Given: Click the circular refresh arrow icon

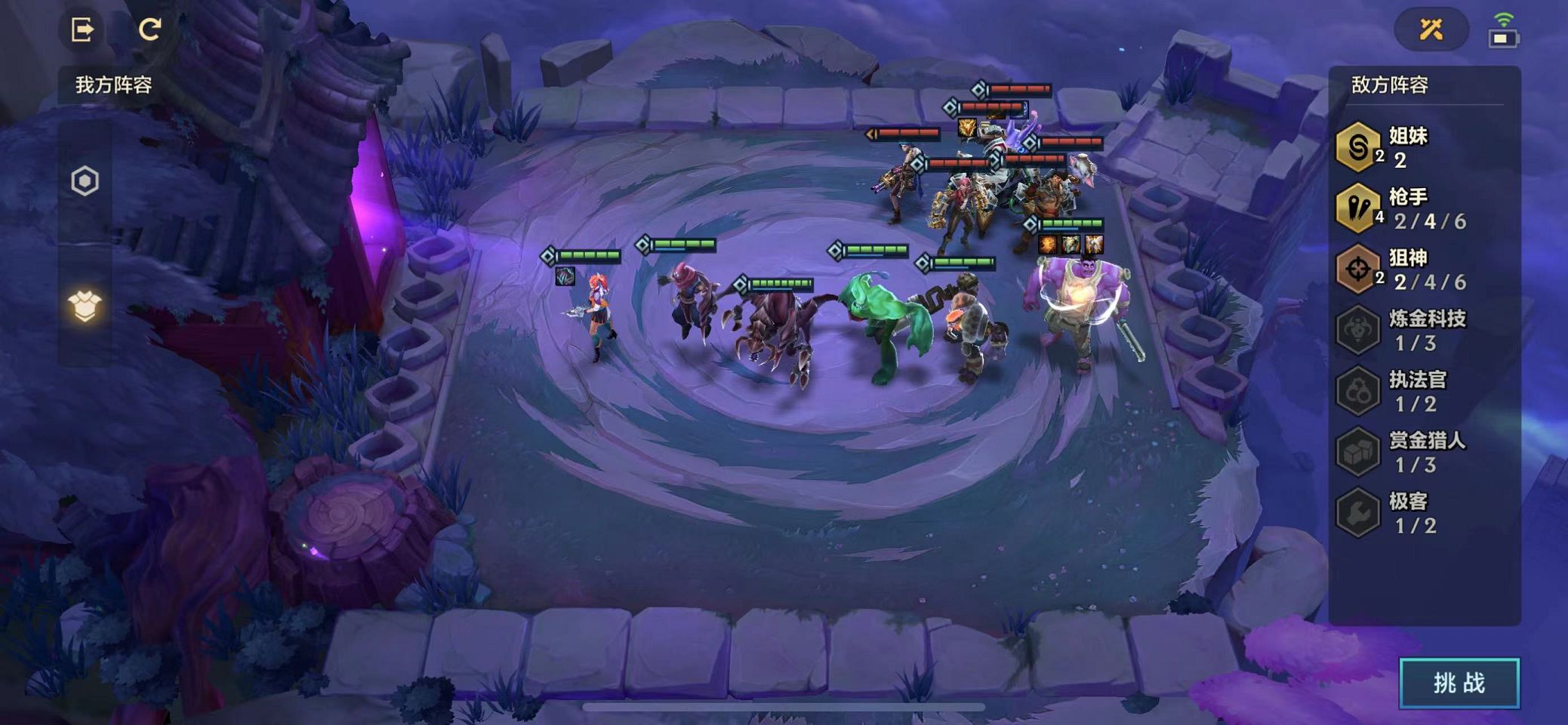Looking at the screenshot, I should [149, 29].
